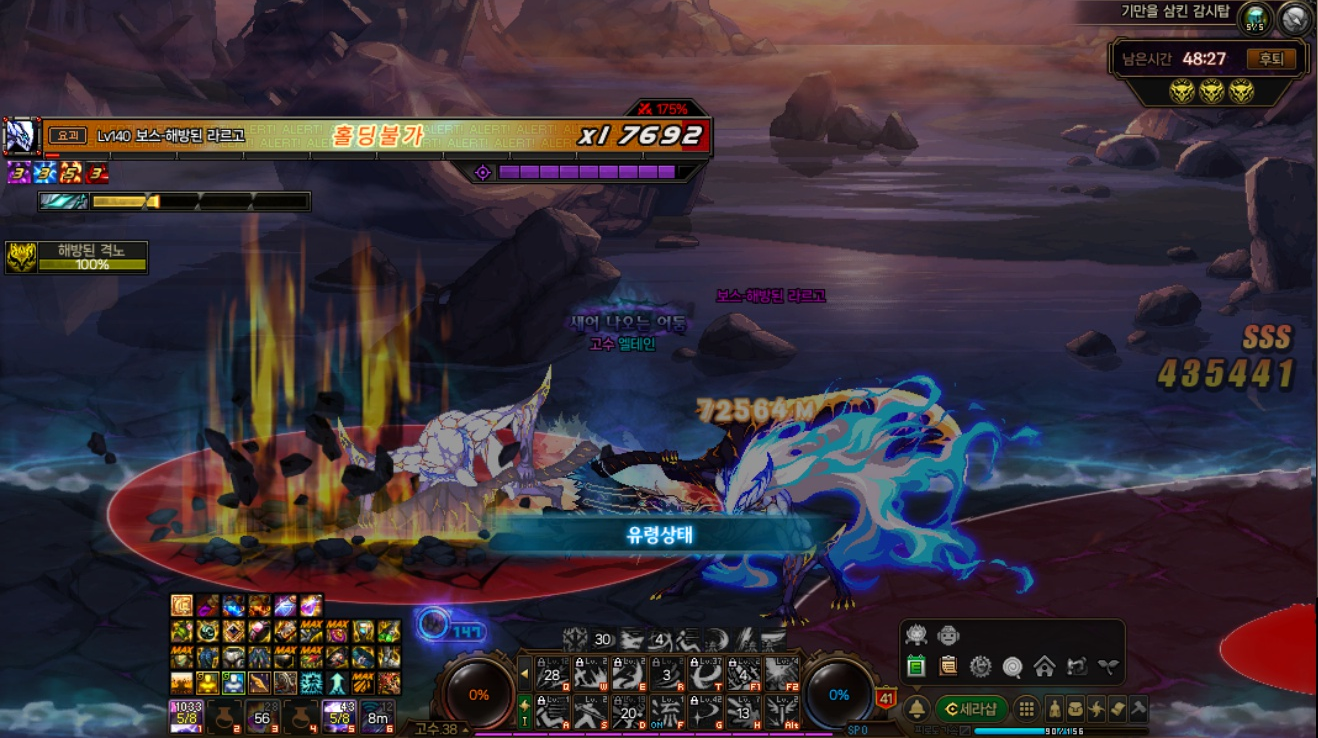The width and height of the screenshot is (1318, 738).
Task: Use the item in quick slot 6
Action: point(378,716)
